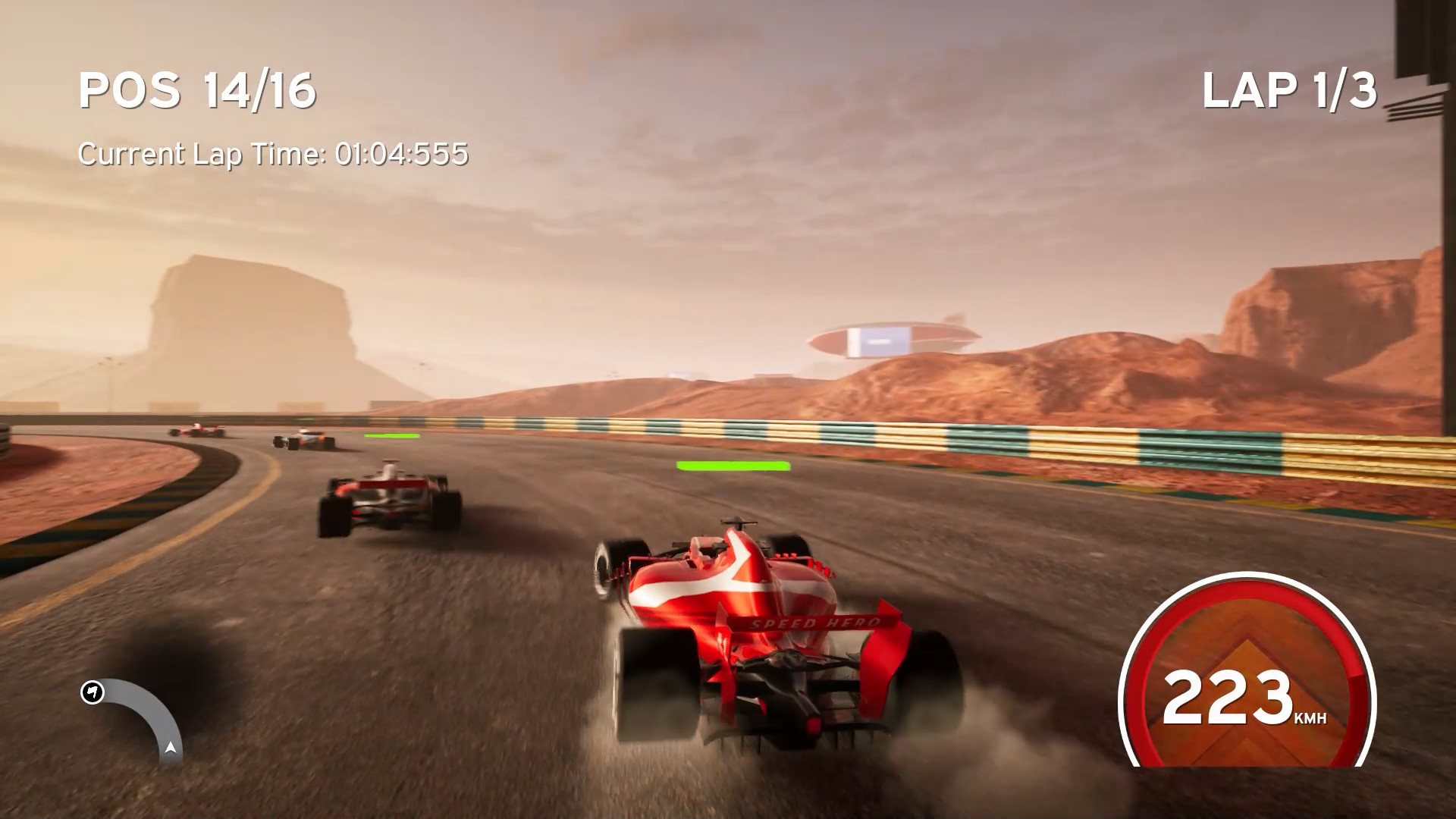Click the flag icon on the turn indicator

(x=93, y=692)
